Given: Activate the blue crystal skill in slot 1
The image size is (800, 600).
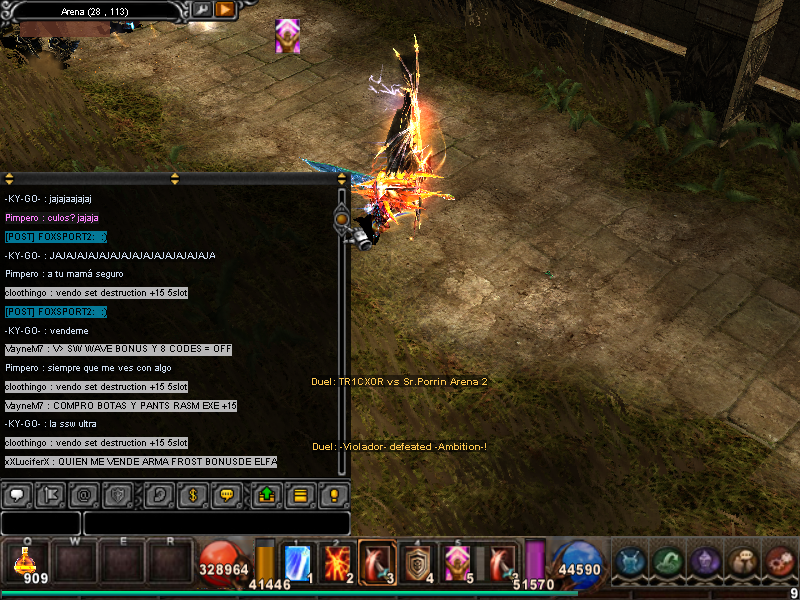Looking at the screenshot, I should [298, 562].
